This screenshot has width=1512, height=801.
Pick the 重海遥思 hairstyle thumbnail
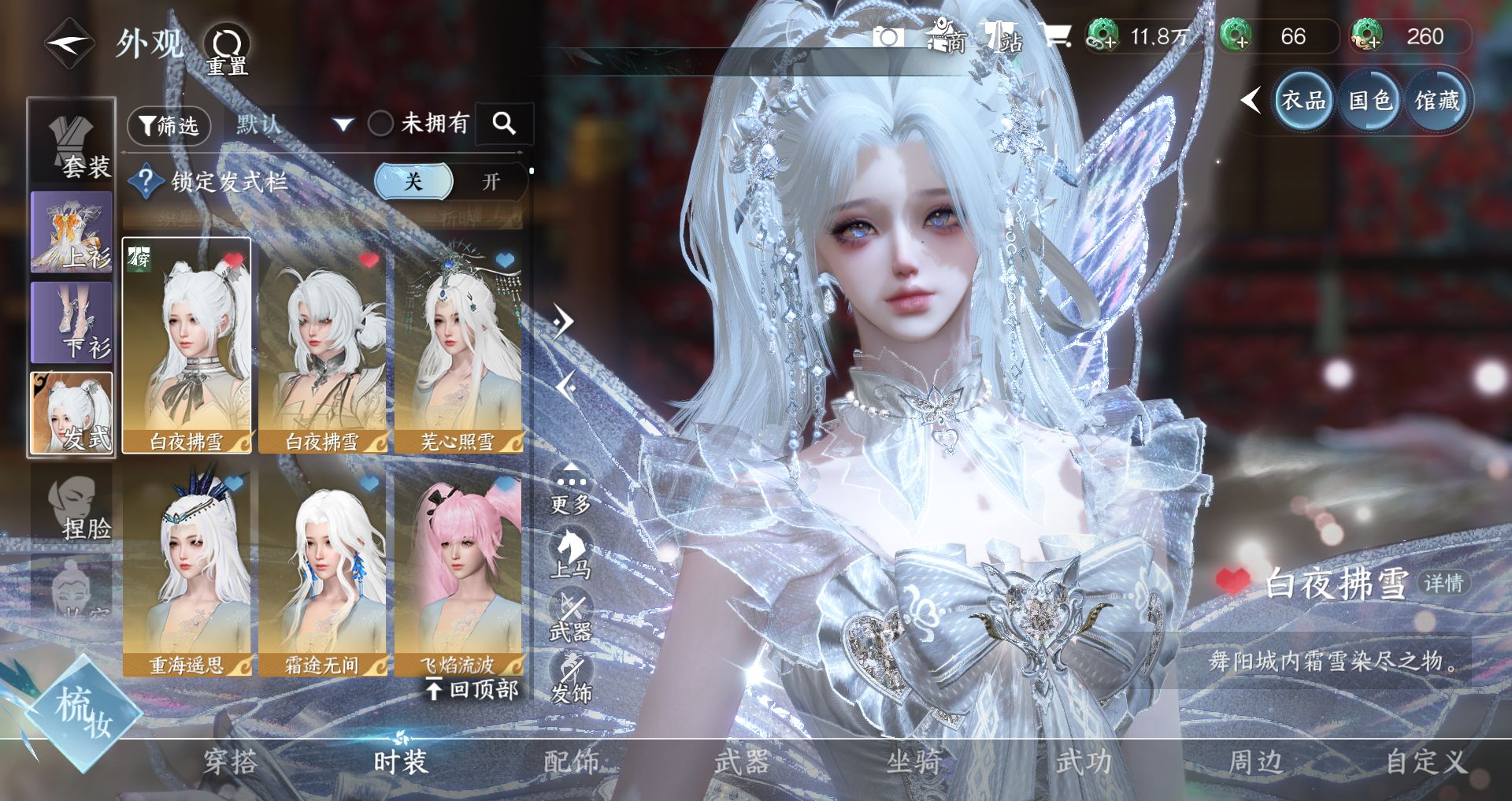click(187, 571)
